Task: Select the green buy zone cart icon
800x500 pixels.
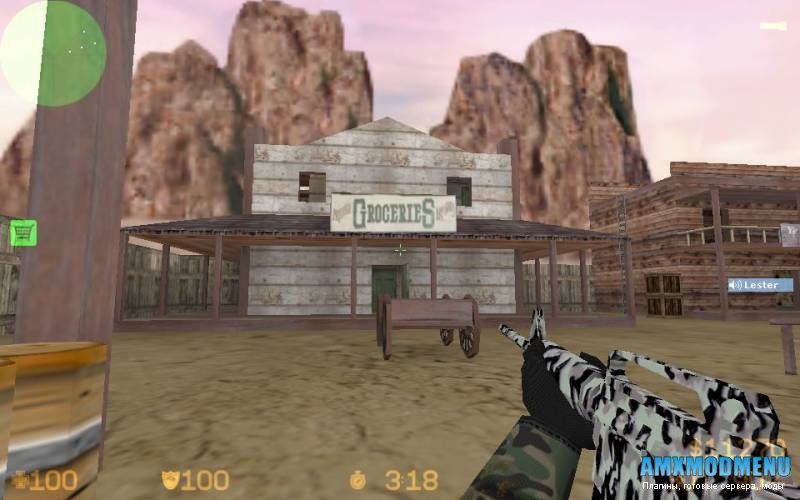Action: 22,233
